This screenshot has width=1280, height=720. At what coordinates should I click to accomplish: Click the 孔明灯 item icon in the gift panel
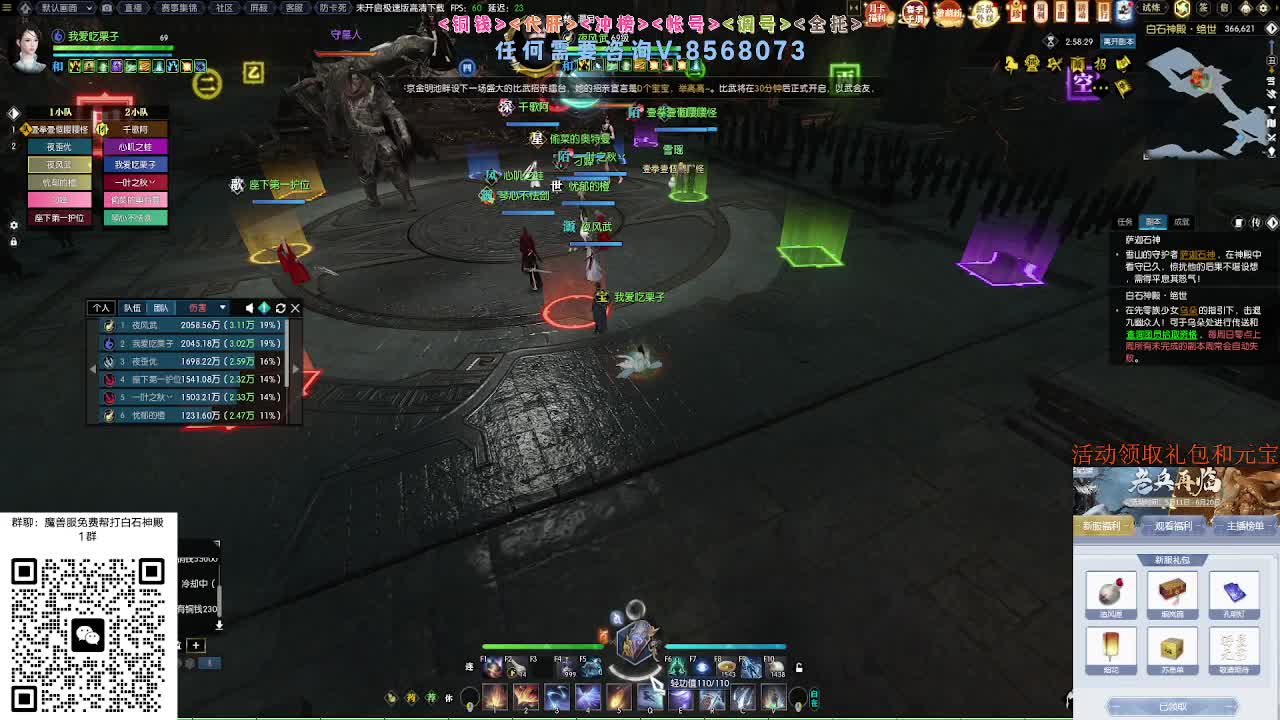(1234, 592)
